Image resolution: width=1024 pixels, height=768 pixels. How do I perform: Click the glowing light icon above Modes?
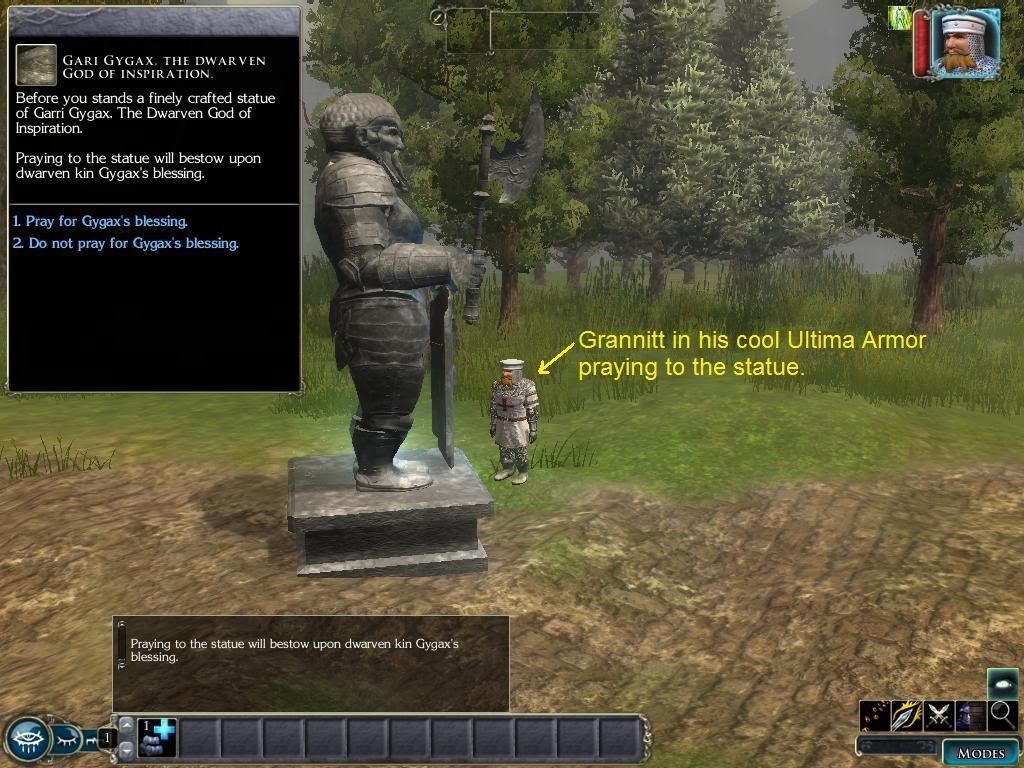click(x=1003, y=683)
